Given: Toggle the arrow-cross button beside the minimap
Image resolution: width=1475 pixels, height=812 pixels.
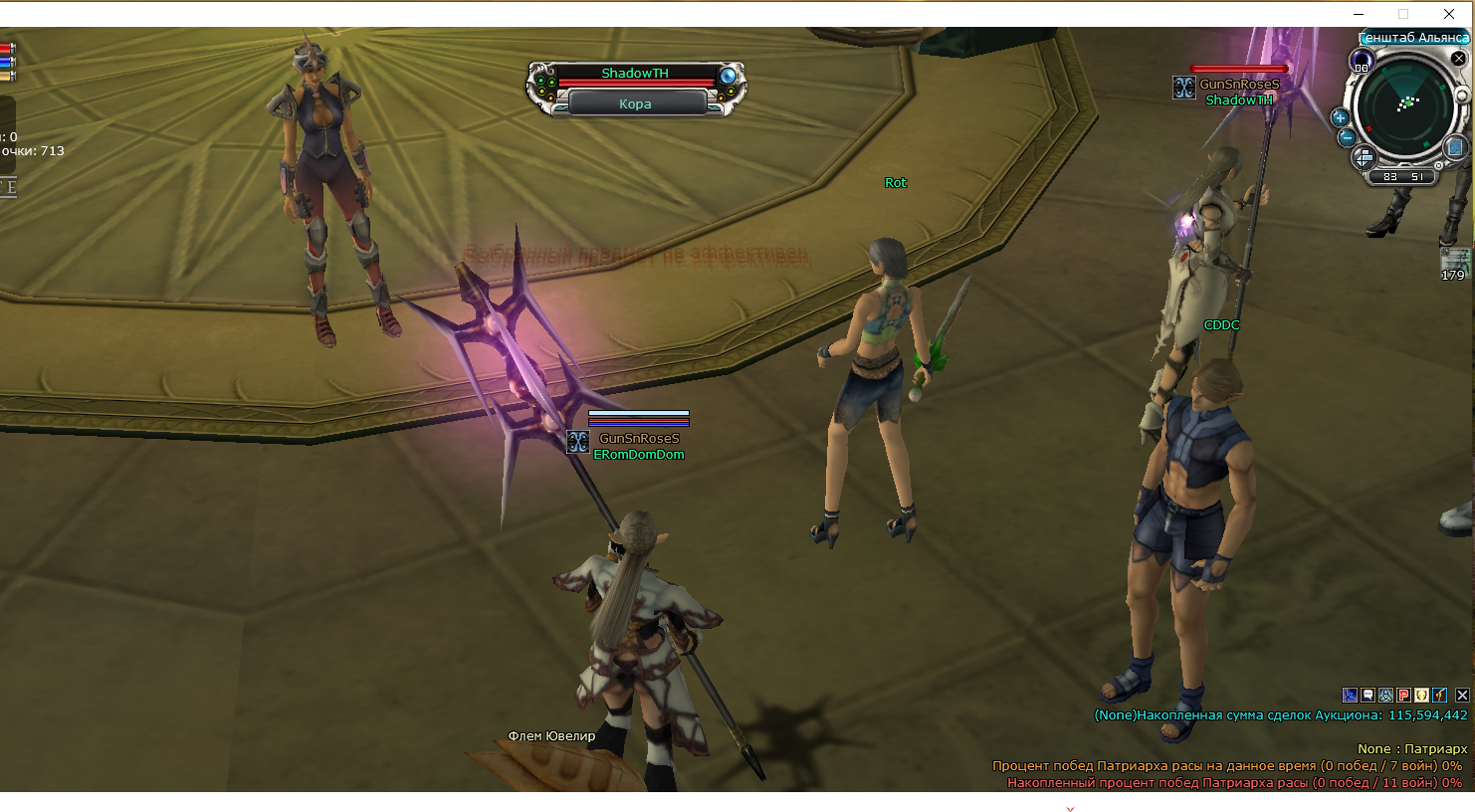Looking at the screenshot, I should click(x=1364, y=157).
